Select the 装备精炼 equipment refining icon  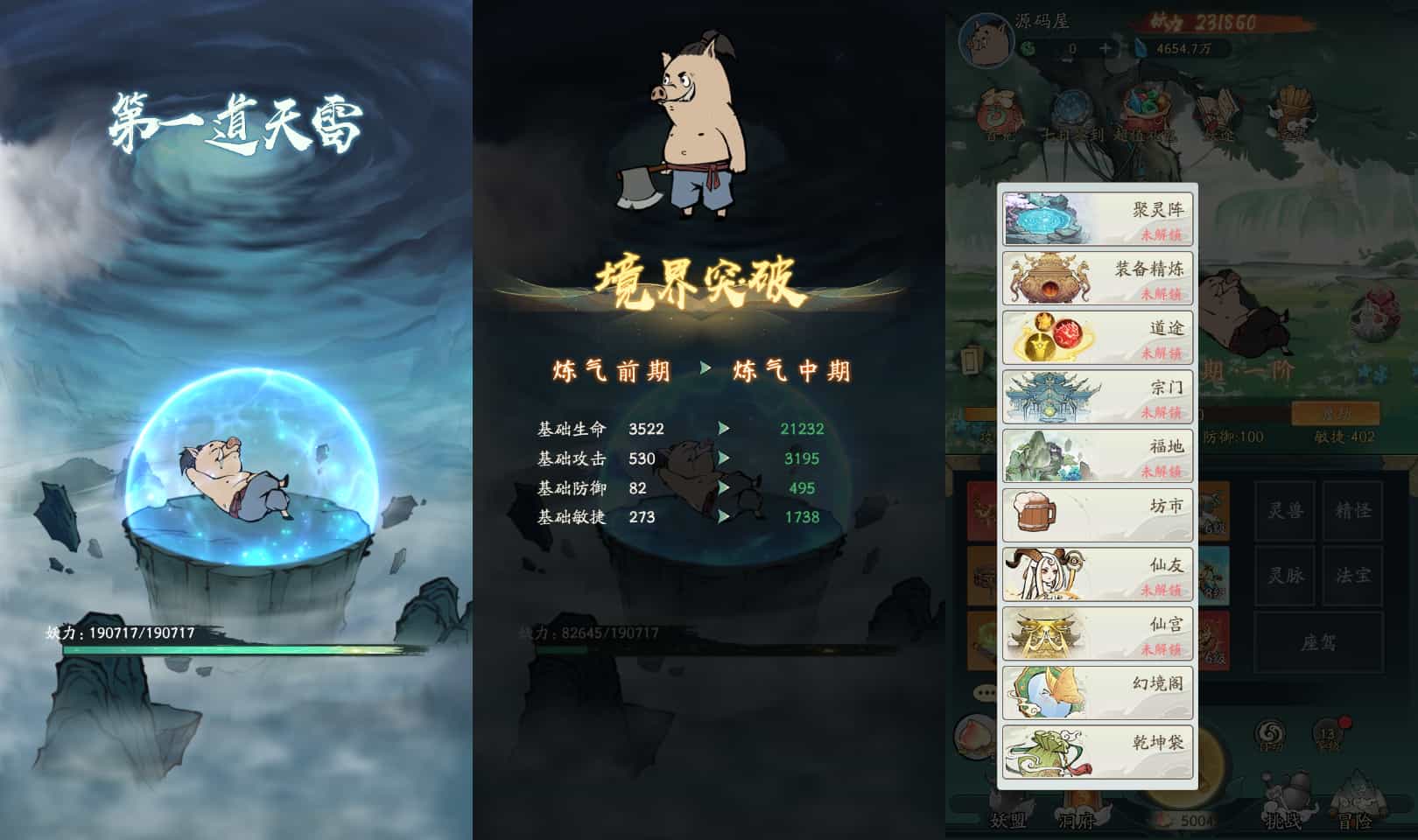pyautogui.click(x=1046, y=277)
